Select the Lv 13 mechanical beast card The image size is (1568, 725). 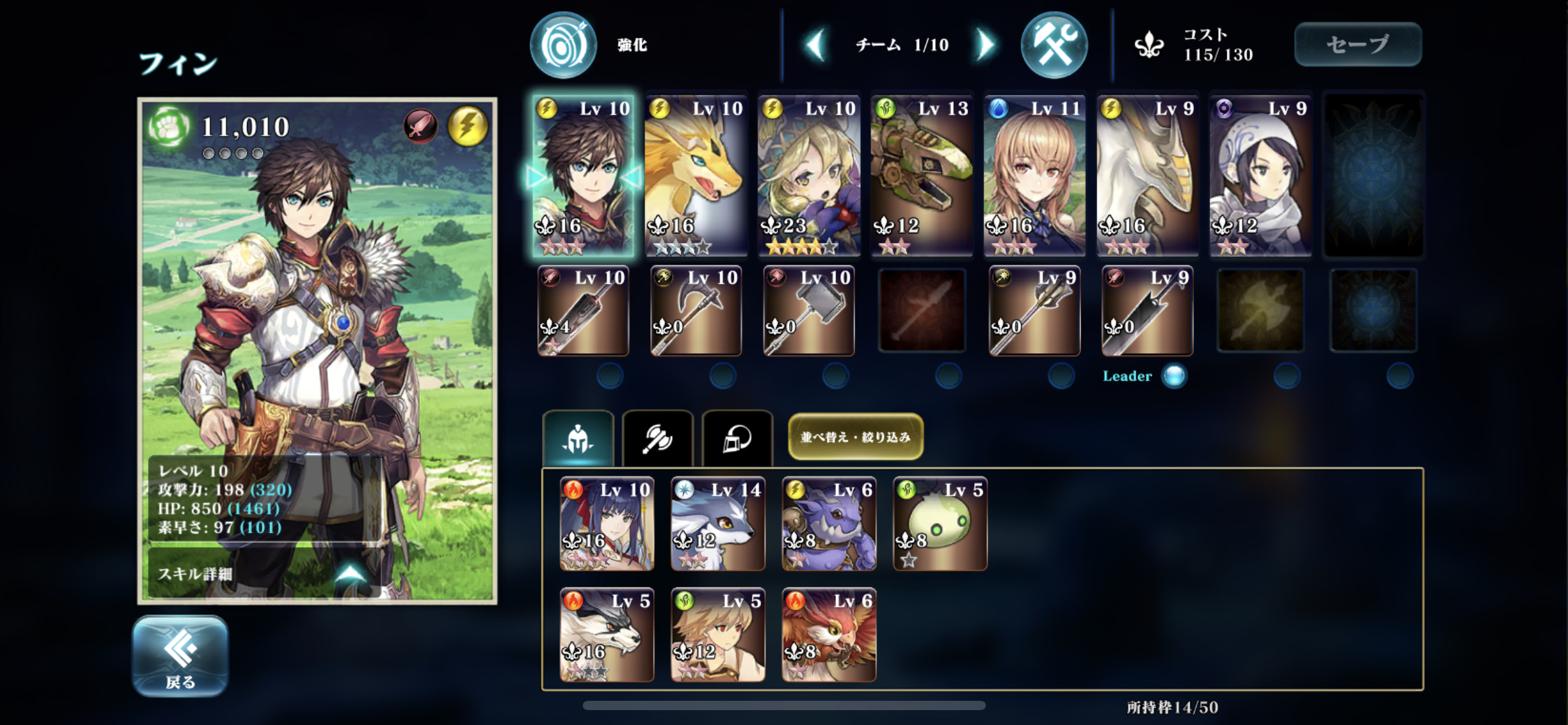click(x=921, y=176)
